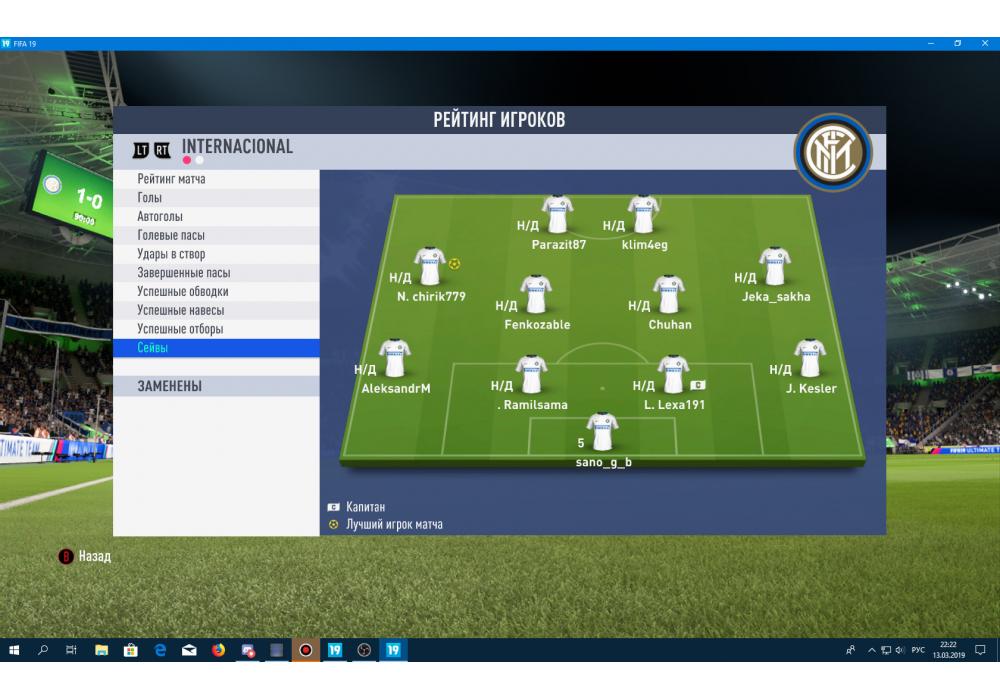The width and height of the screenshot is (1000, 700).
Task: Select goalkeeper sano_g_b on the pitch
Action: (603, 432)
